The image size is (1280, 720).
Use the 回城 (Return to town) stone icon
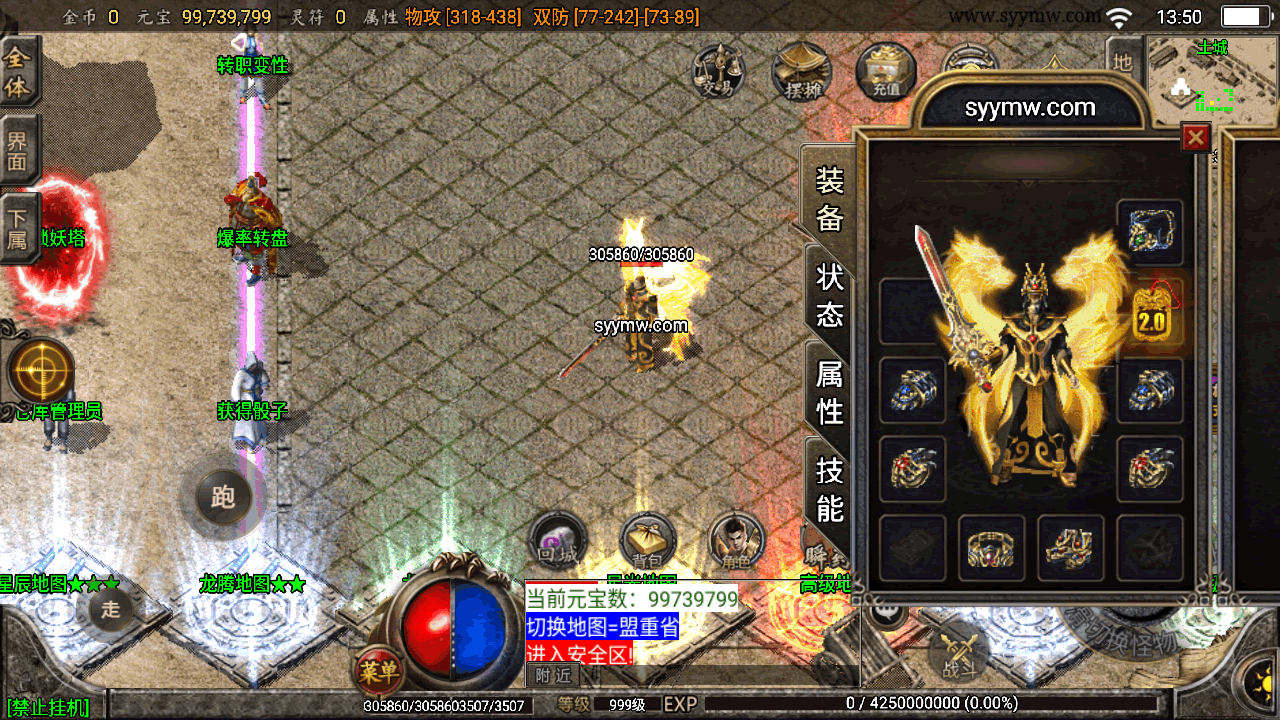pos(556,540)
